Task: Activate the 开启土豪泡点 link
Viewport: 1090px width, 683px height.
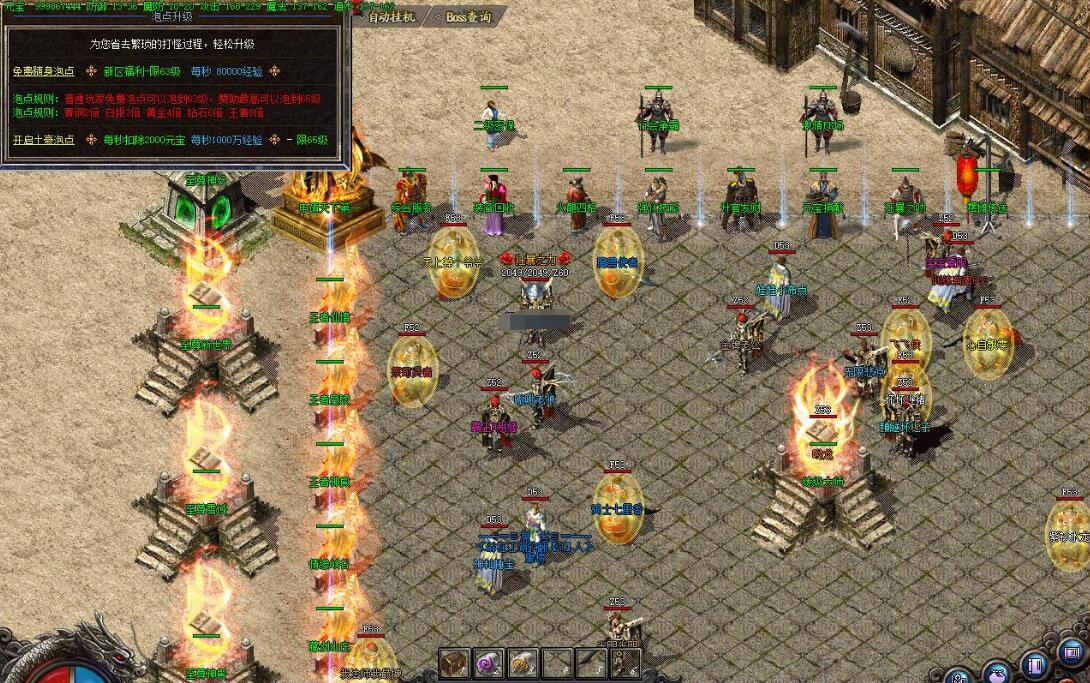Action: 43,140
